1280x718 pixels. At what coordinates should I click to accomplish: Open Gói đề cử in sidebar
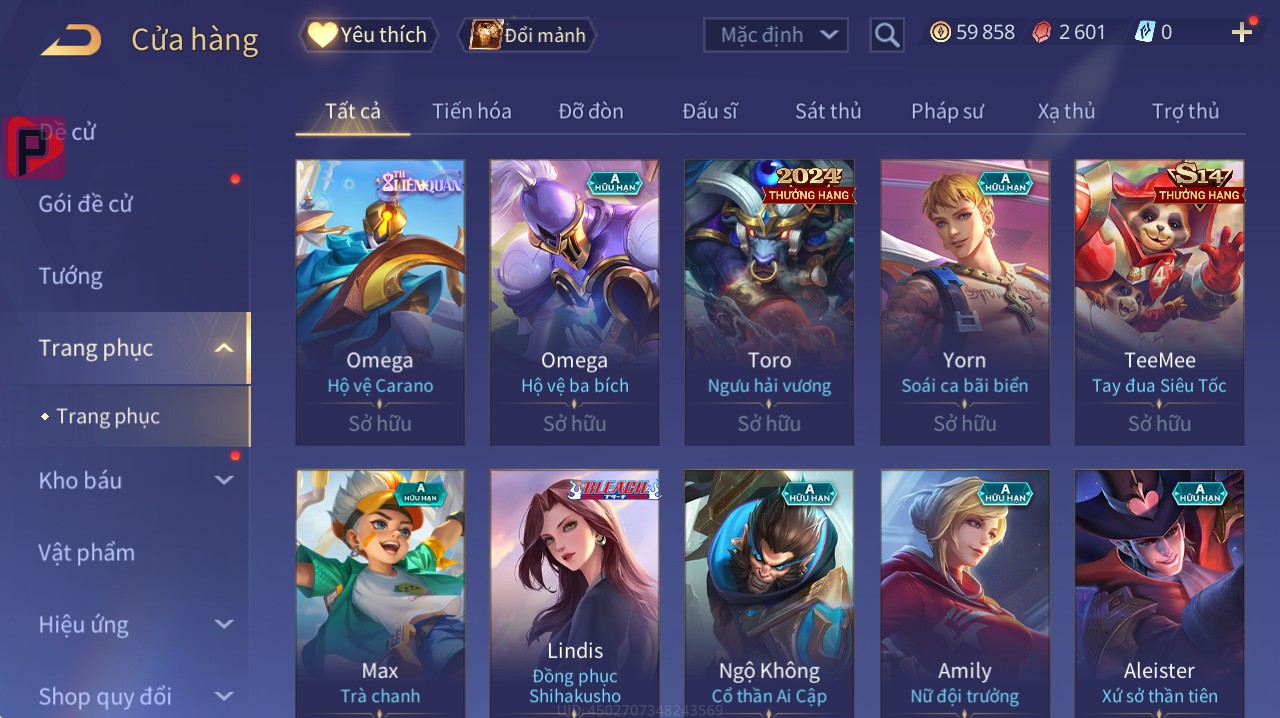[86, 204]
